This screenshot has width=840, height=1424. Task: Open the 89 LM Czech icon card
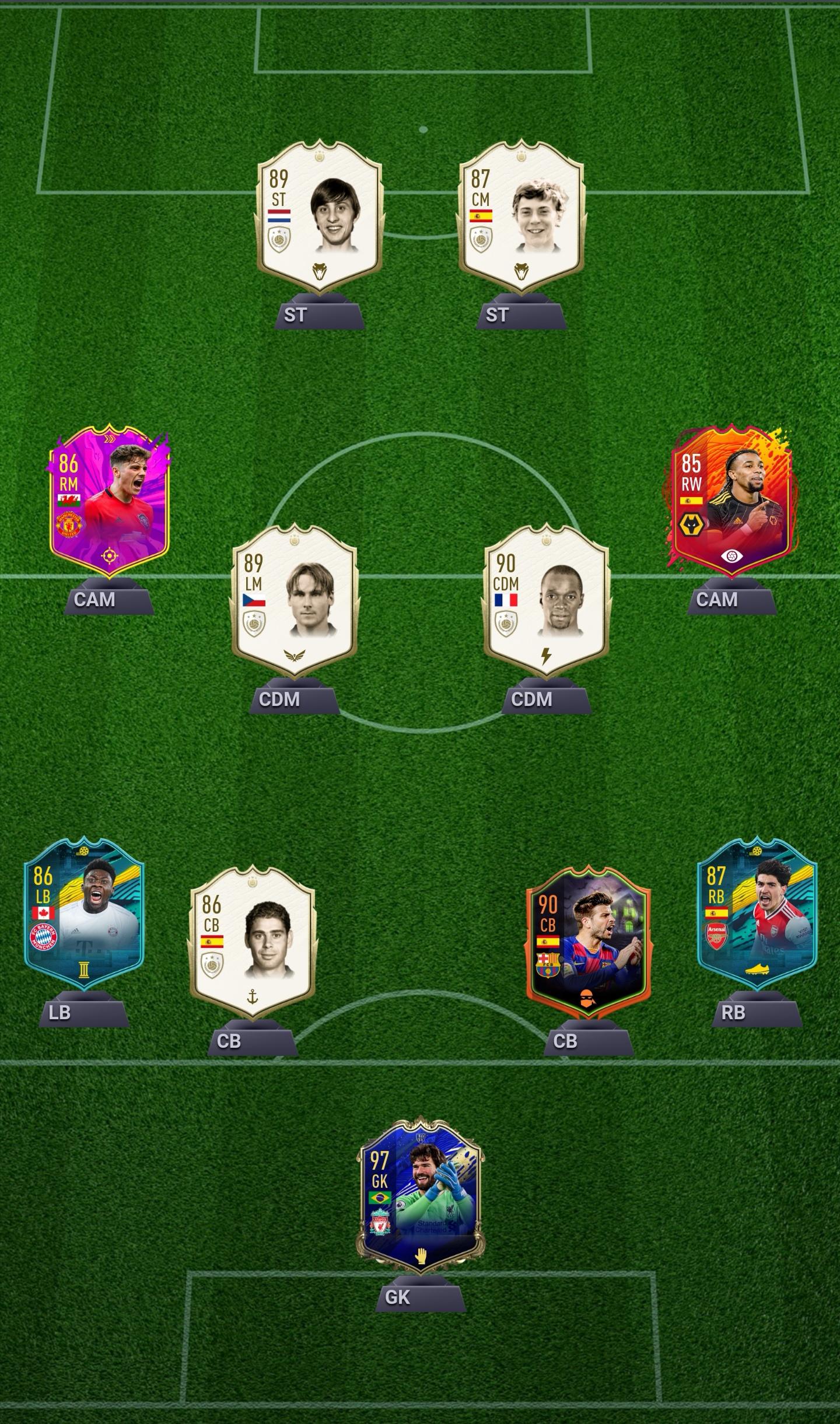[x=294, y=601]
